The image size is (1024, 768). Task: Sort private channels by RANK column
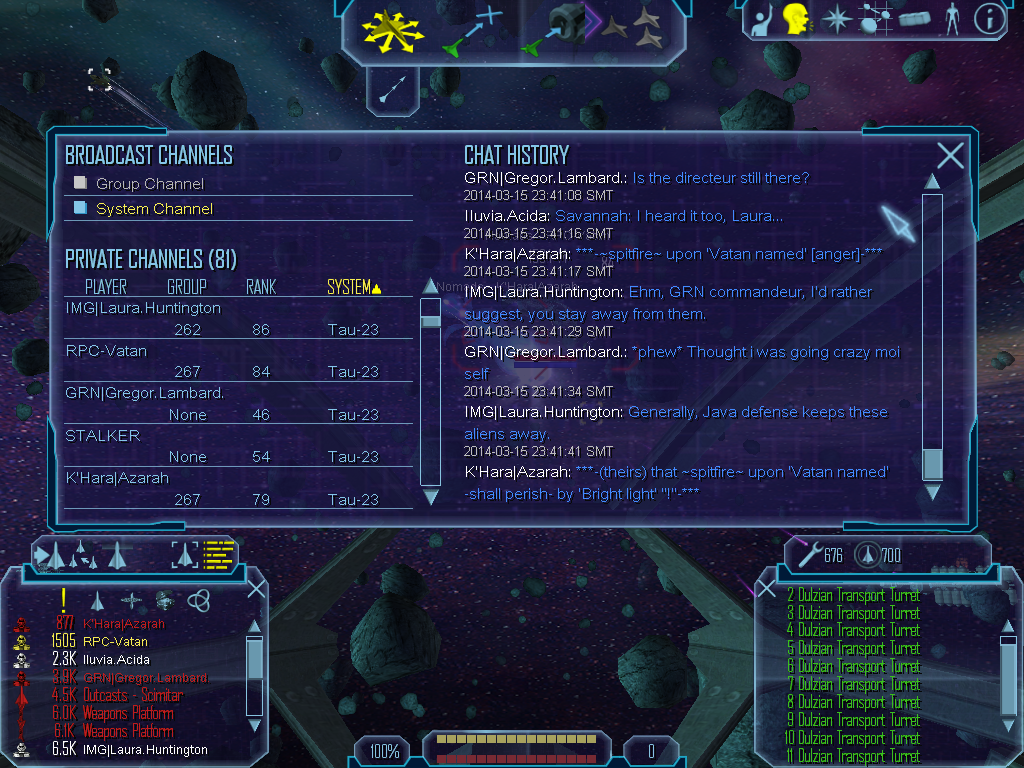261,288
